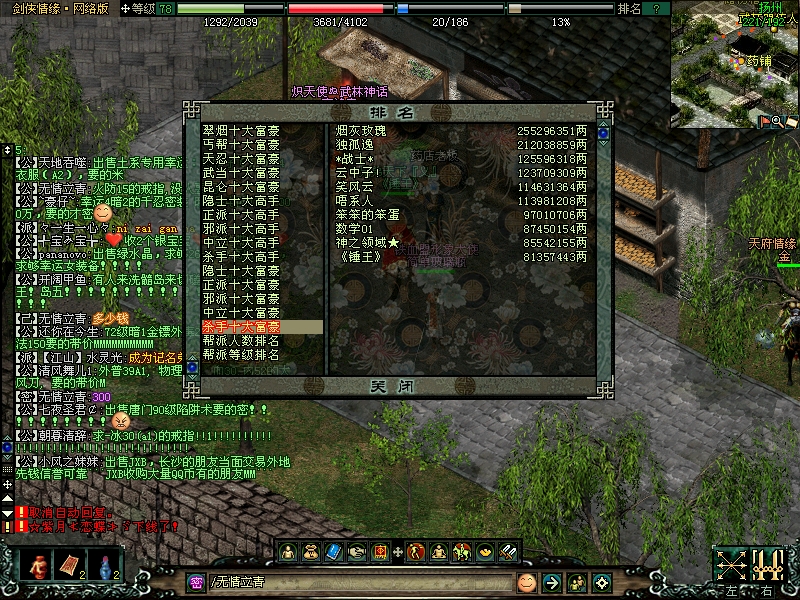
Task: Select 翠烟十大富豪 ranking category
Action: pos(241,131)
